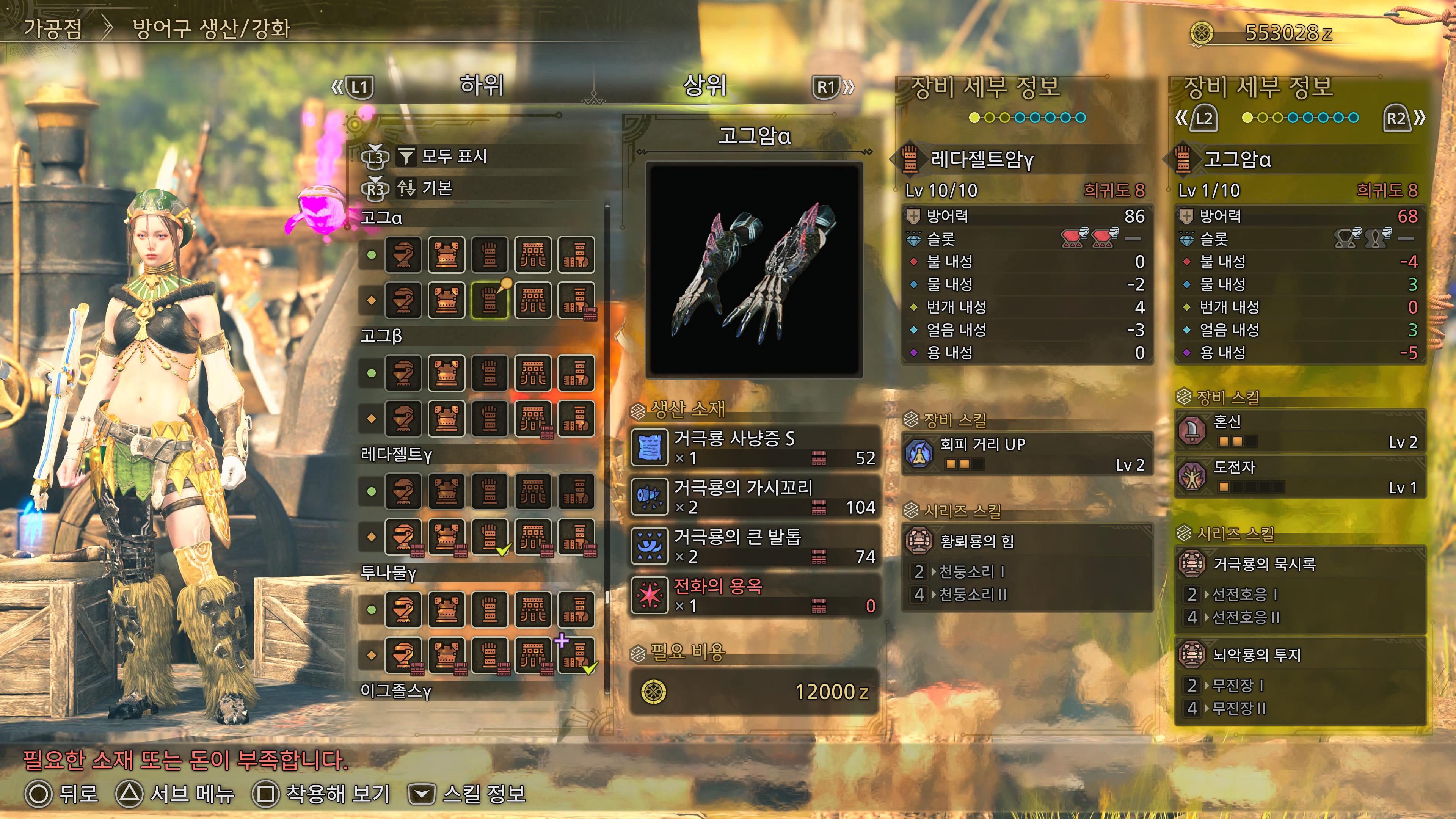Image resolution: width=1456 pixels, height=819 pixels.
Task: Show the 회피 거리 UP skill entry
Action: pyautogui.click(x=1026, y=454)
